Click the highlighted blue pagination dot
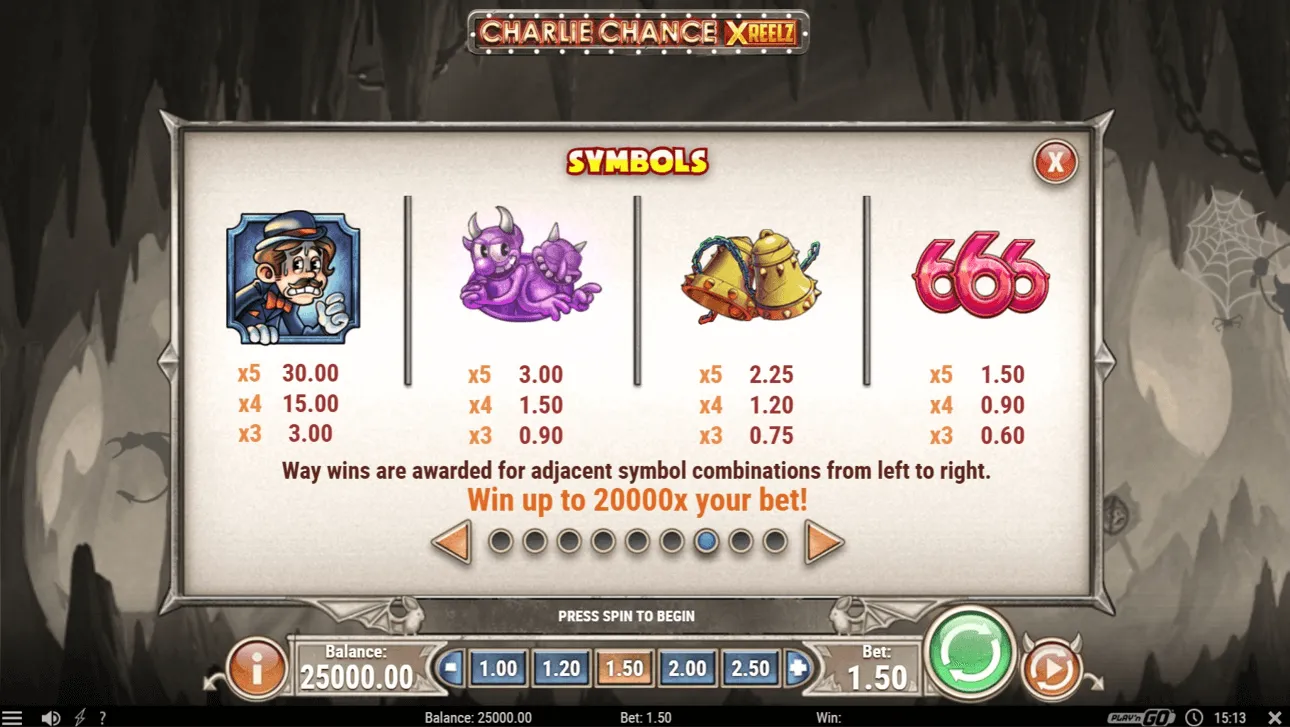This screenshot has height=727, width=1290. pos(706,541)
